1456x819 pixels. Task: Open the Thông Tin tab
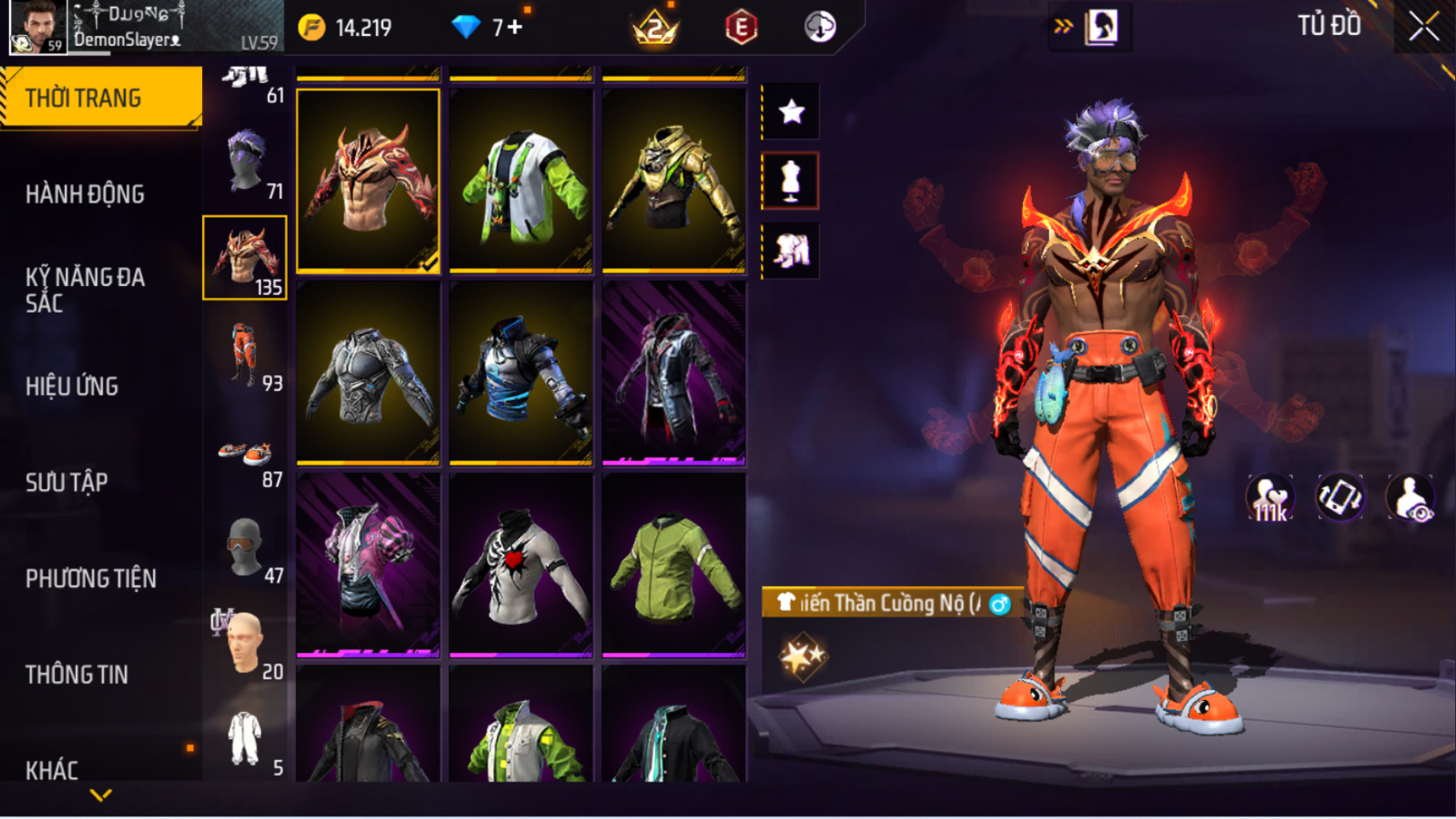[x=77, y=675]
